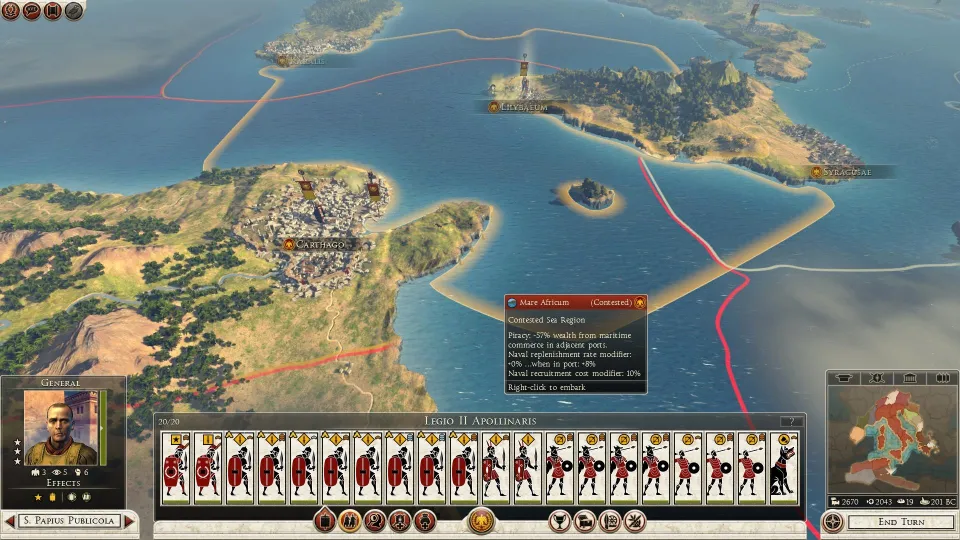
Task: Click the compass button beside End Turn
Action: (833, 522)
